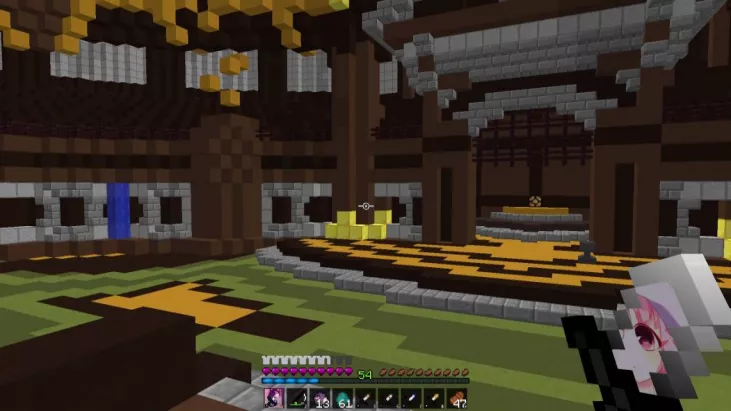The height and width of the screenshot is (411, 731).
Task: Choose the purple item stack of 13
Action: coord(319,399)
